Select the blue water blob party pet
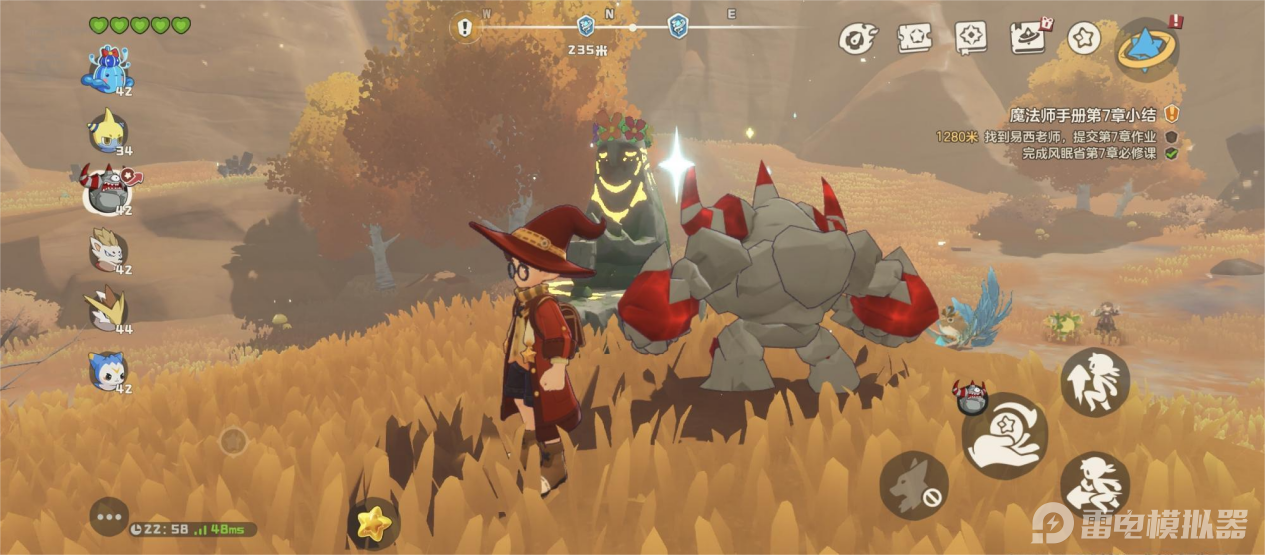 point(109,70)
